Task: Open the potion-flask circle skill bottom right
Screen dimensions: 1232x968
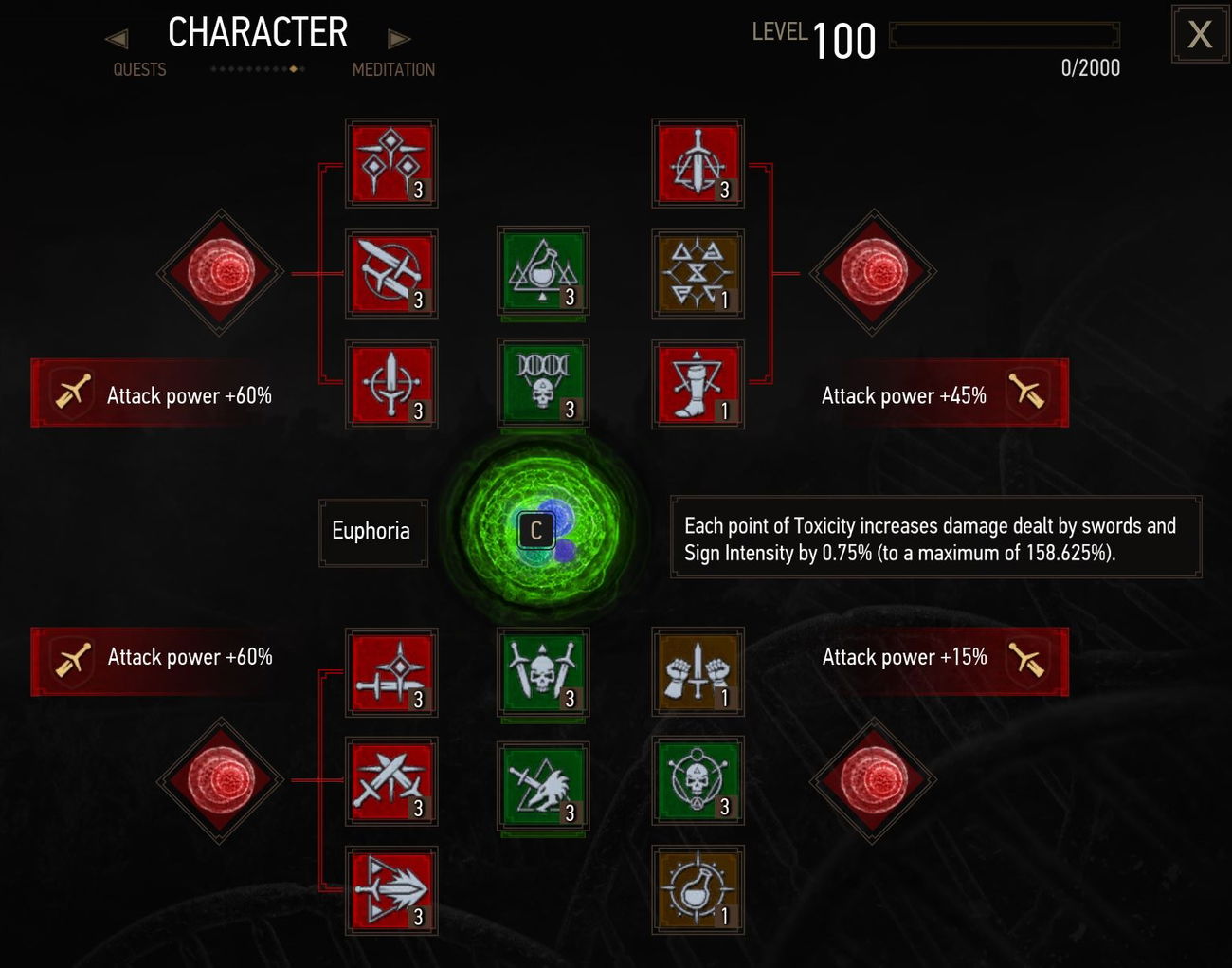Action: pyautogui.click(x=698, y=889)
